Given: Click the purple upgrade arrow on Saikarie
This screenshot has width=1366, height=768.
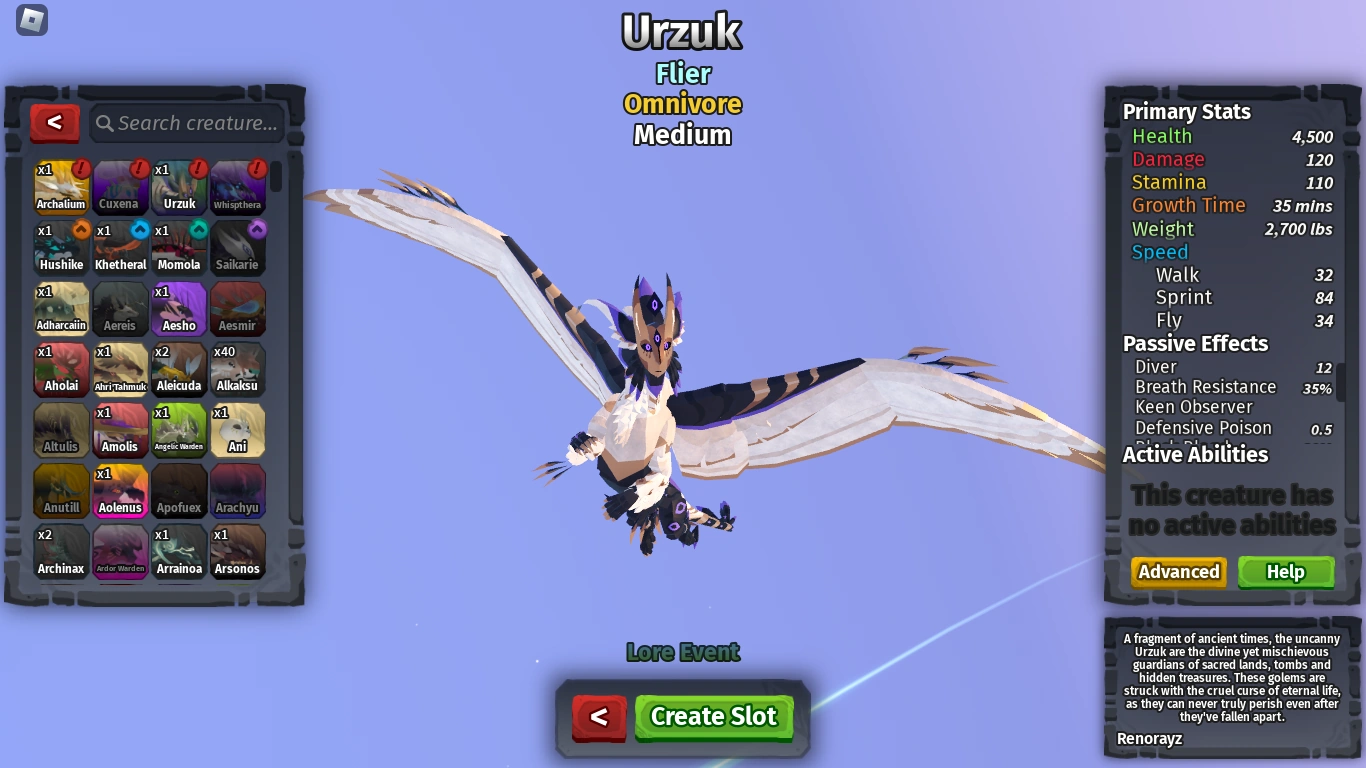Looking at the screenshot, I should pyautogui.click(x=256, y=230).
